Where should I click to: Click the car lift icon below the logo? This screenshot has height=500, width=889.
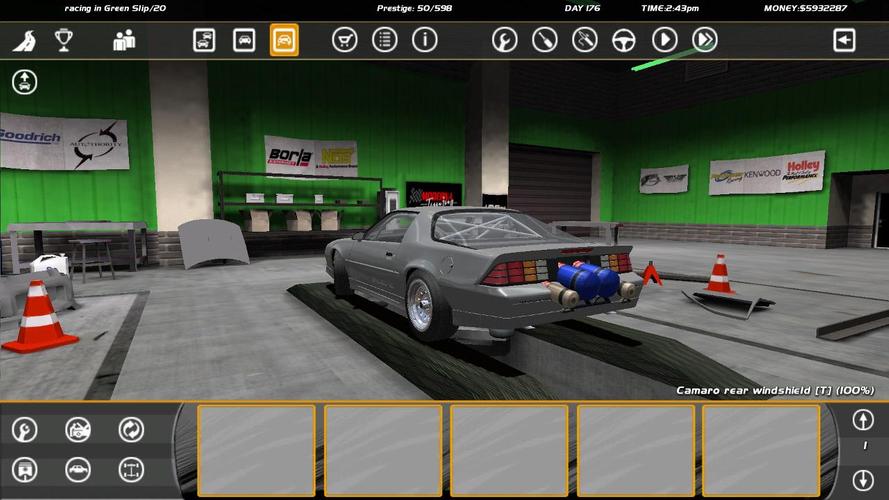[25, 82]
